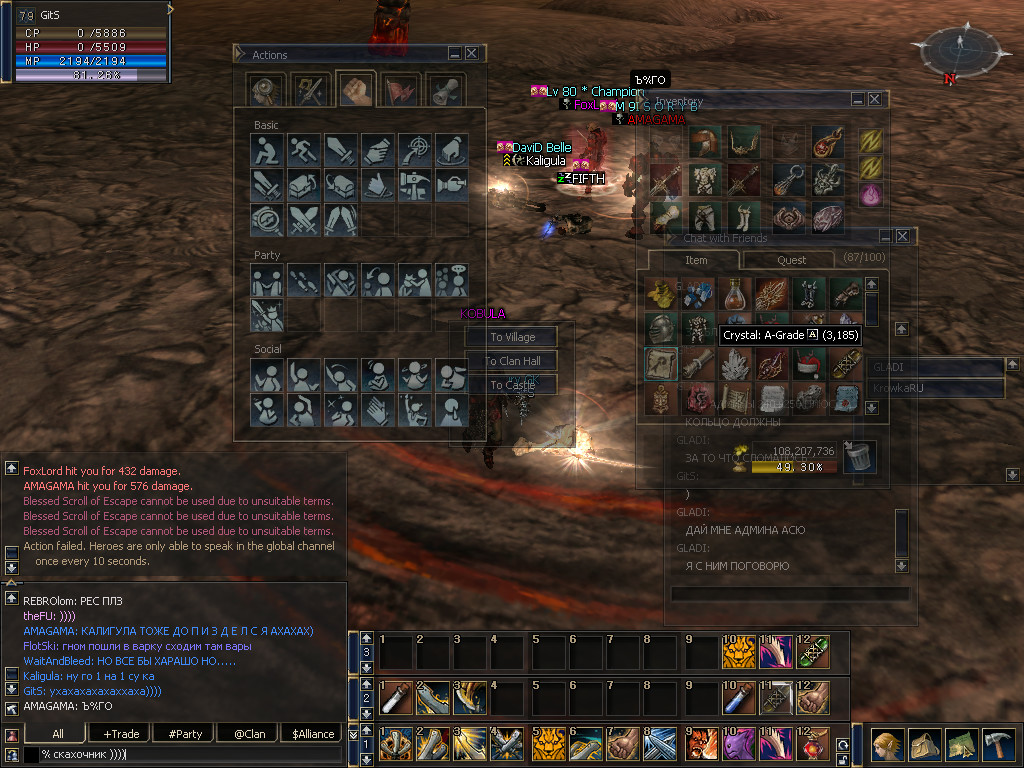Open the @Clan chat tab
The height and width of the screenshot is (768, 1024).
(249, 734)
